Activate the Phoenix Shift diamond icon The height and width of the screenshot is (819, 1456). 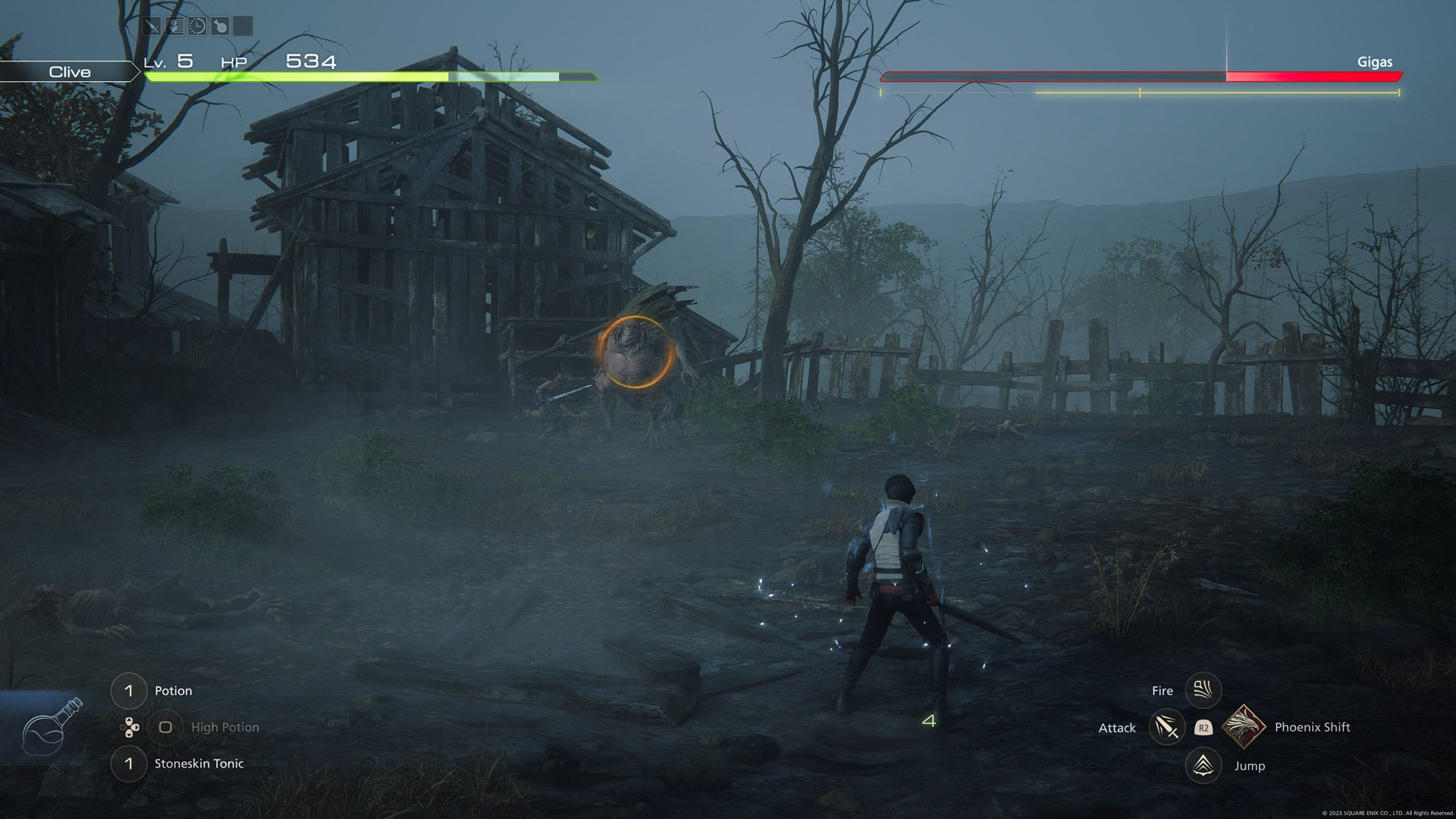click(x=1244, y=726)
